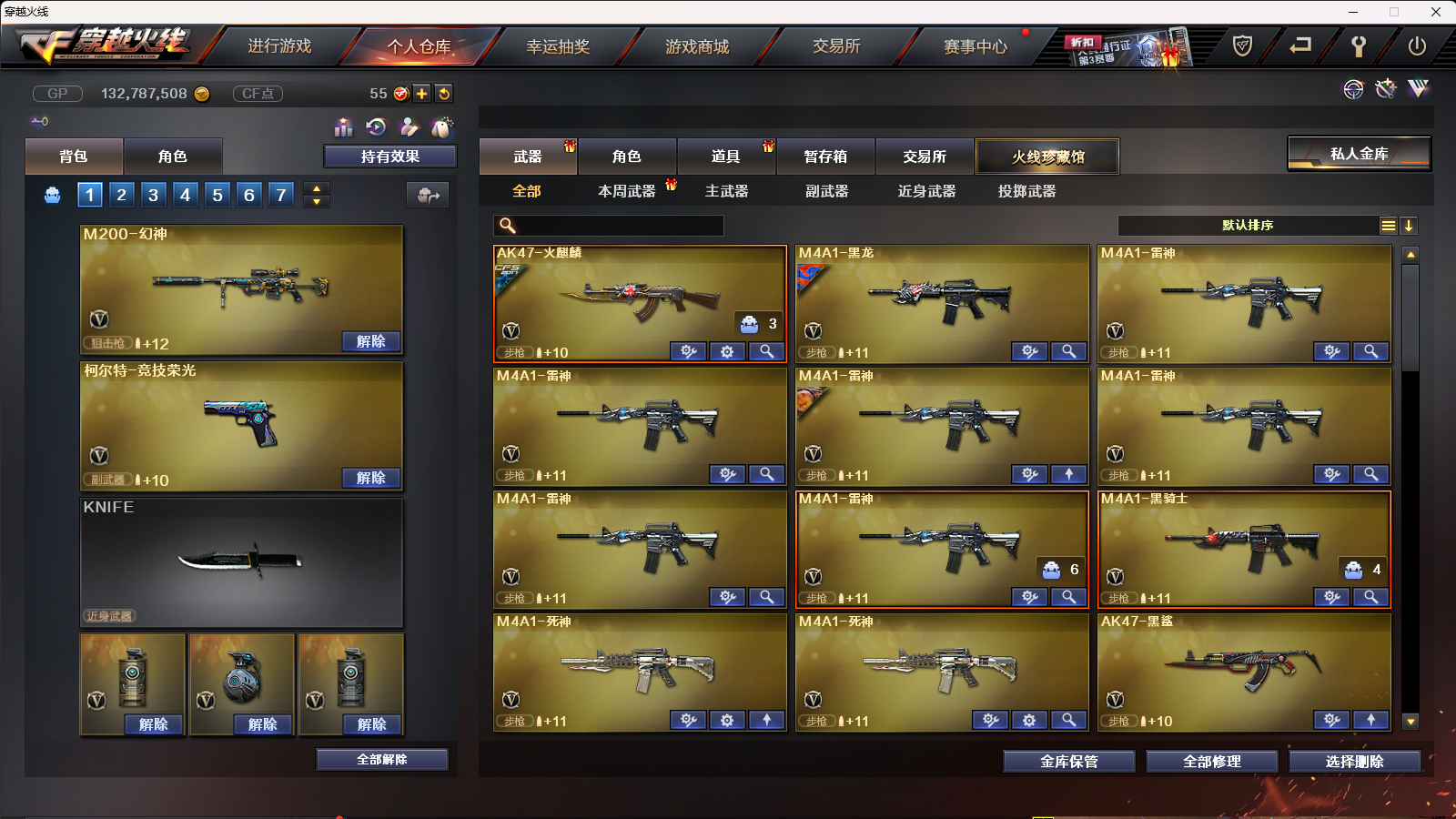Screen dimensions: 1456x819
Task: Click the refresh icon beside CF点 balance
Action: pyautogui.click(x=444, y=93)
